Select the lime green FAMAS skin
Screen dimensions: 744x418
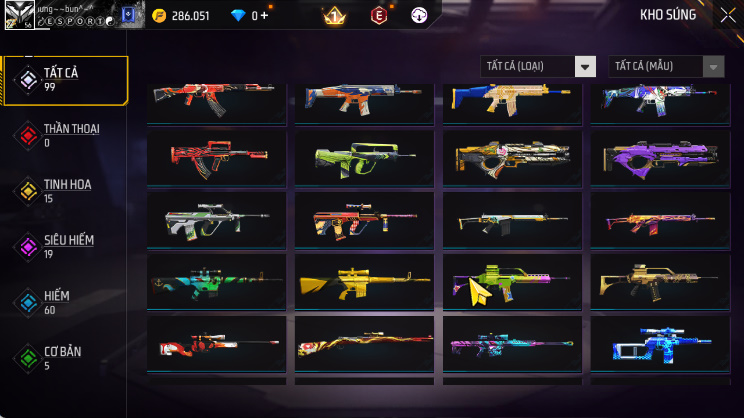click(365, 155)
